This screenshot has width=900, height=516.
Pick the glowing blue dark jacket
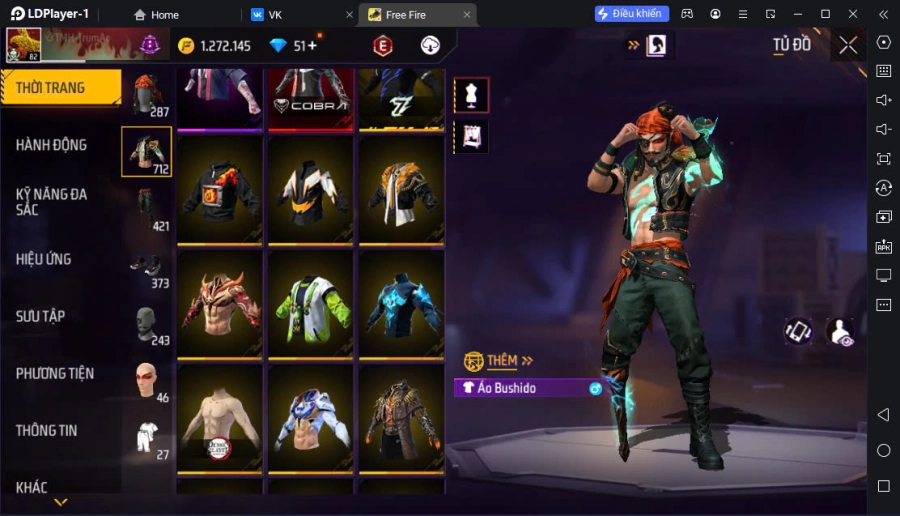(x=401, y=304)
